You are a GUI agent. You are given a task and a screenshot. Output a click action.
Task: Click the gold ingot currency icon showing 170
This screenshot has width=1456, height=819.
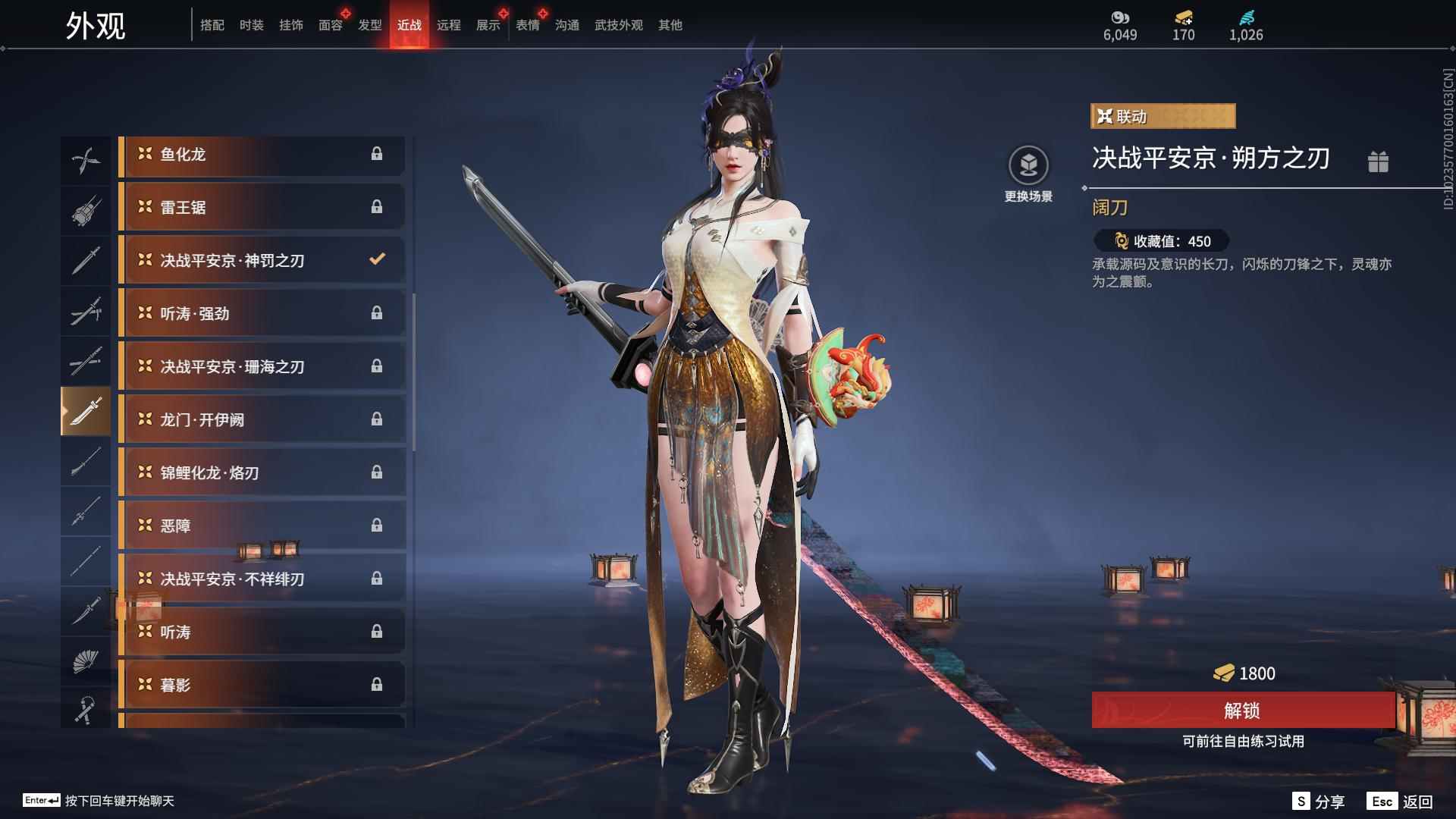coord(1183,18)
